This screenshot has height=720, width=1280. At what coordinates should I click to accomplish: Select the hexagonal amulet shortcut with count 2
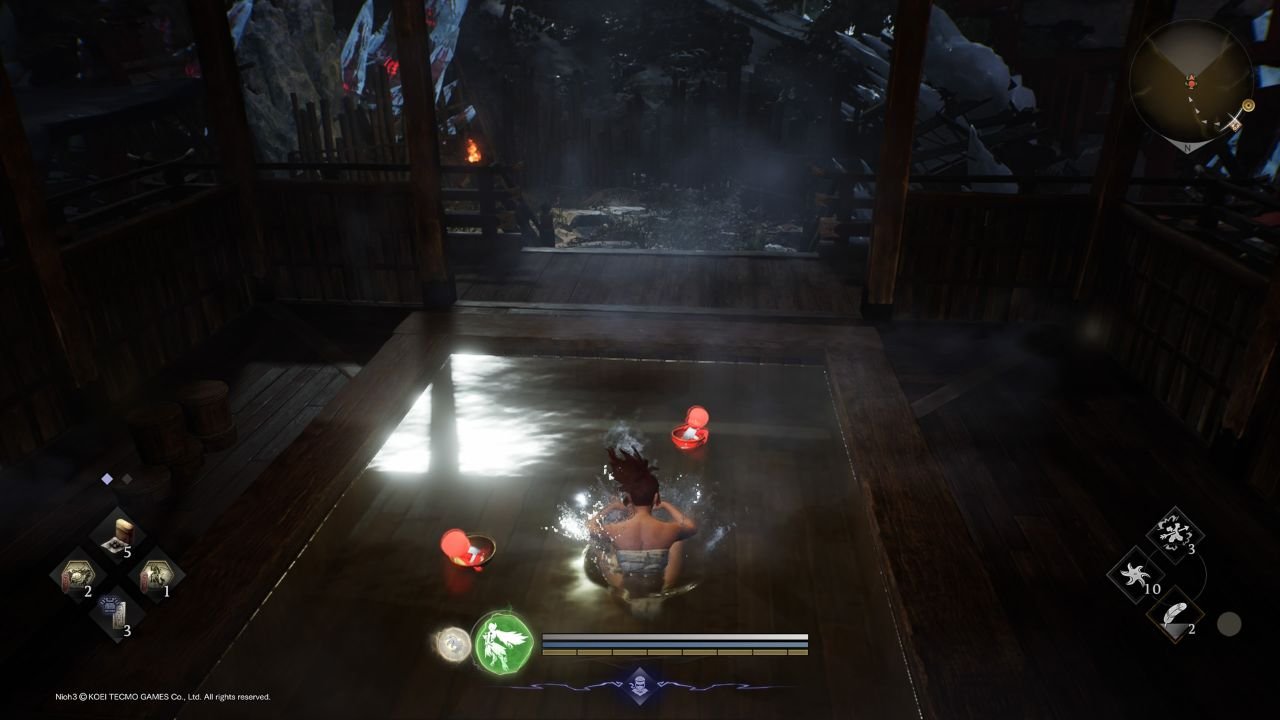78,571
